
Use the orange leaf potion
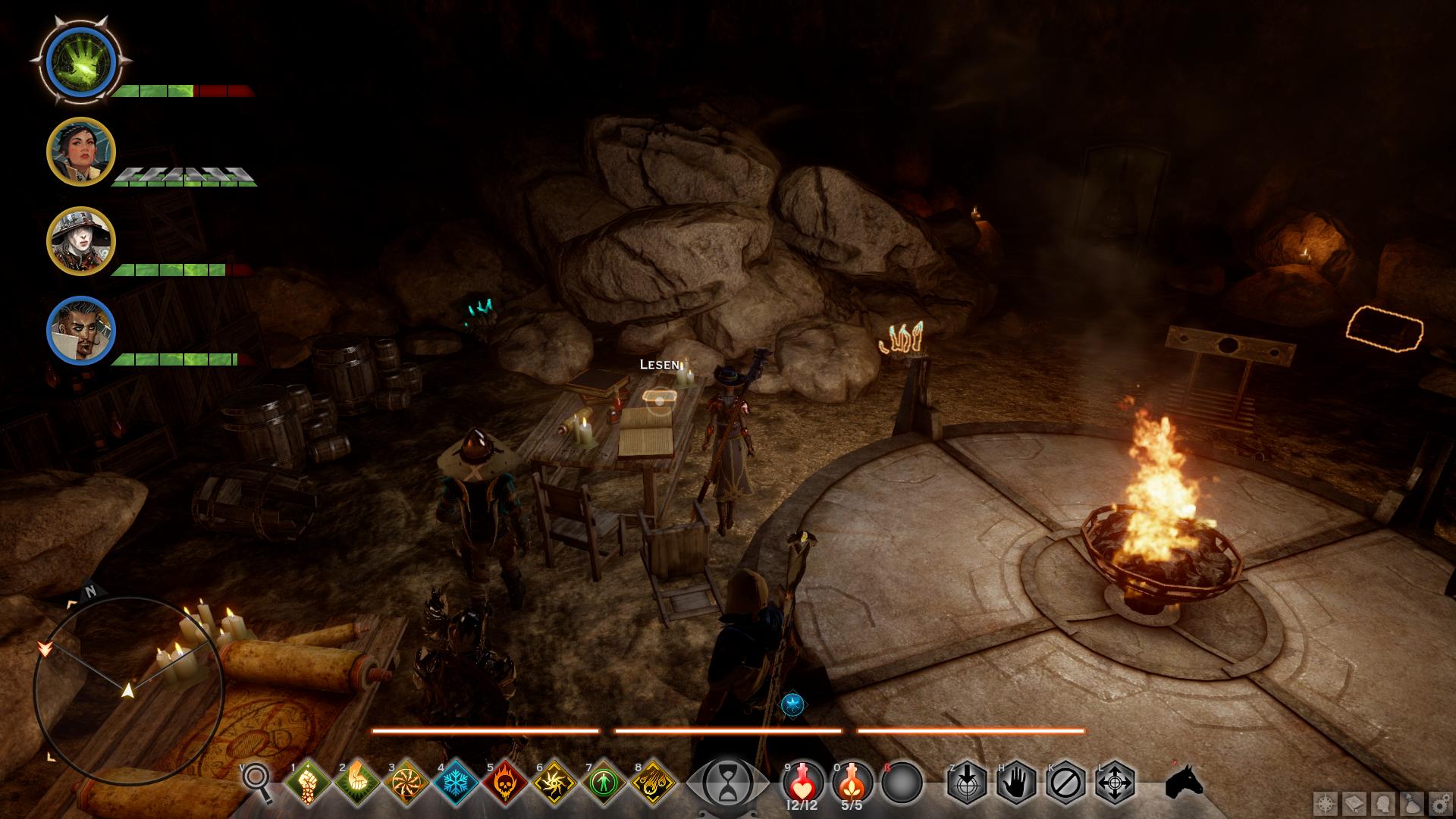(x=852, y=782)
